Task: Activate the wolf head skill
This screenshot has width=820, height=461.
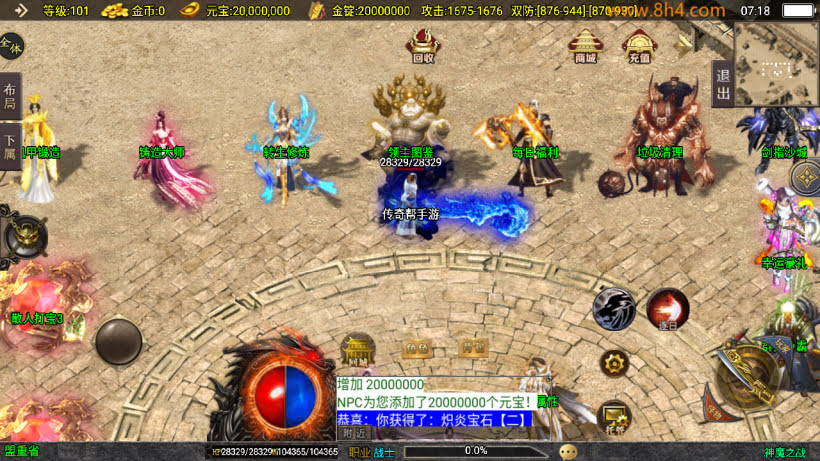Action: (x=613, y=309)
